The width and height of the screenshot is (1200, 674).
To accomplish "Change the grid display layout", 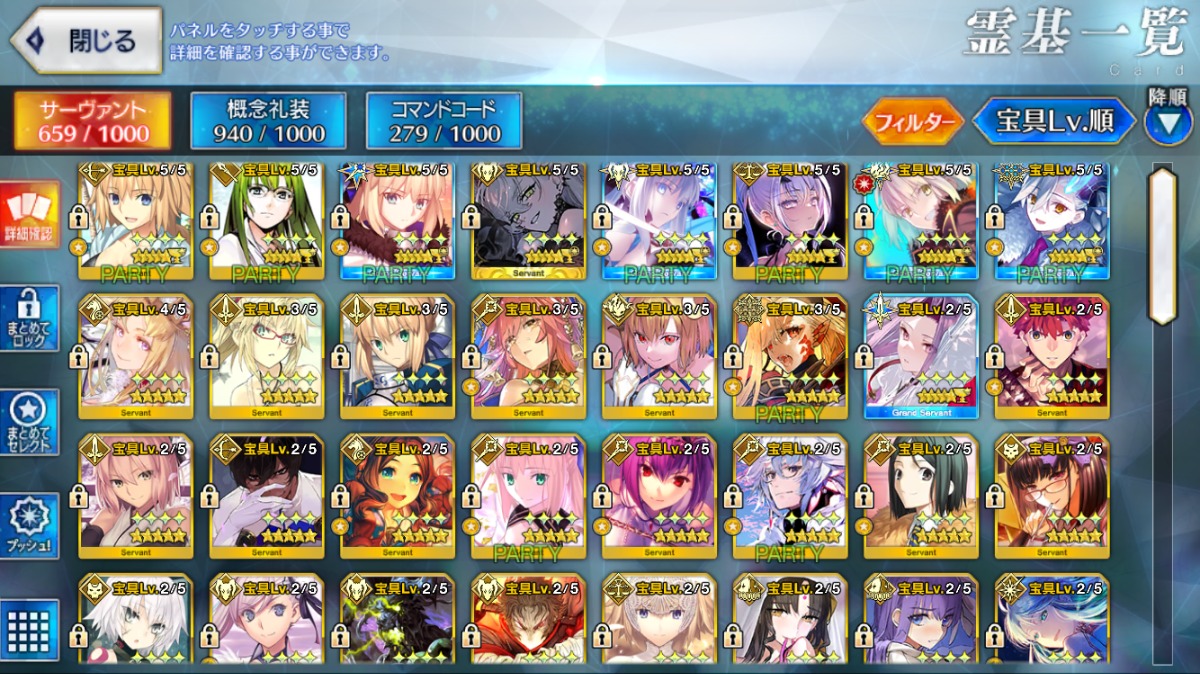I will [x=30, y=628].
